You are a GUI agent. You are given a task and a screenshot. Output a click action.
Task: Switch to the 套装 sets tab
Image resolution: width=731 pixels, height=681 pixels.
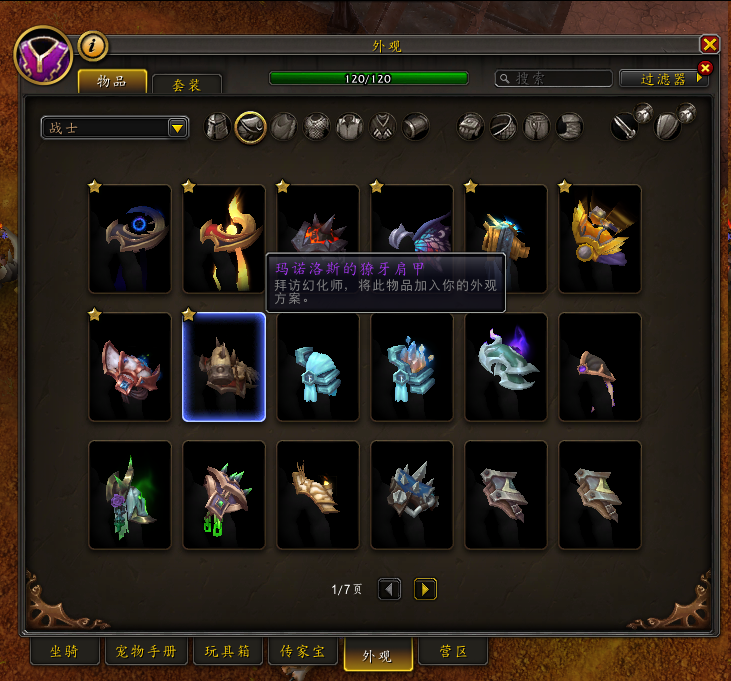coord(187,85)
